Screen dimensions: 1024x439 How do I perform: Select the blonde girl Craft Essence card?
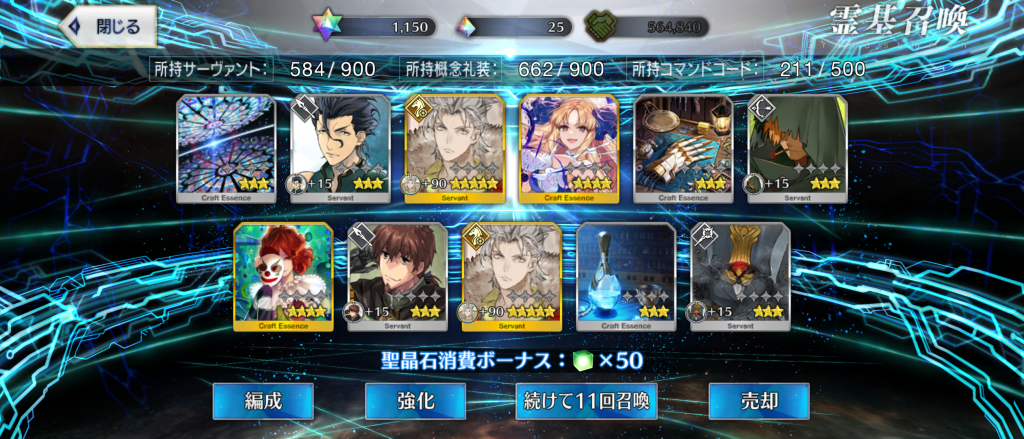point(569,148)
